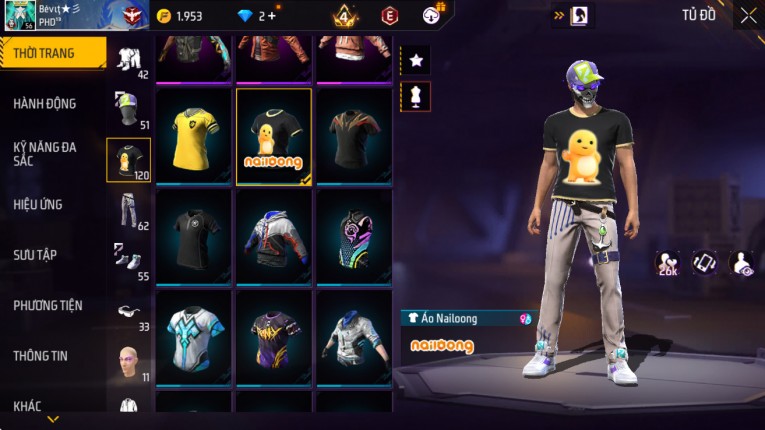Open the THỜI TRANG category
The image size is (765, 430).
click(52, 53)
